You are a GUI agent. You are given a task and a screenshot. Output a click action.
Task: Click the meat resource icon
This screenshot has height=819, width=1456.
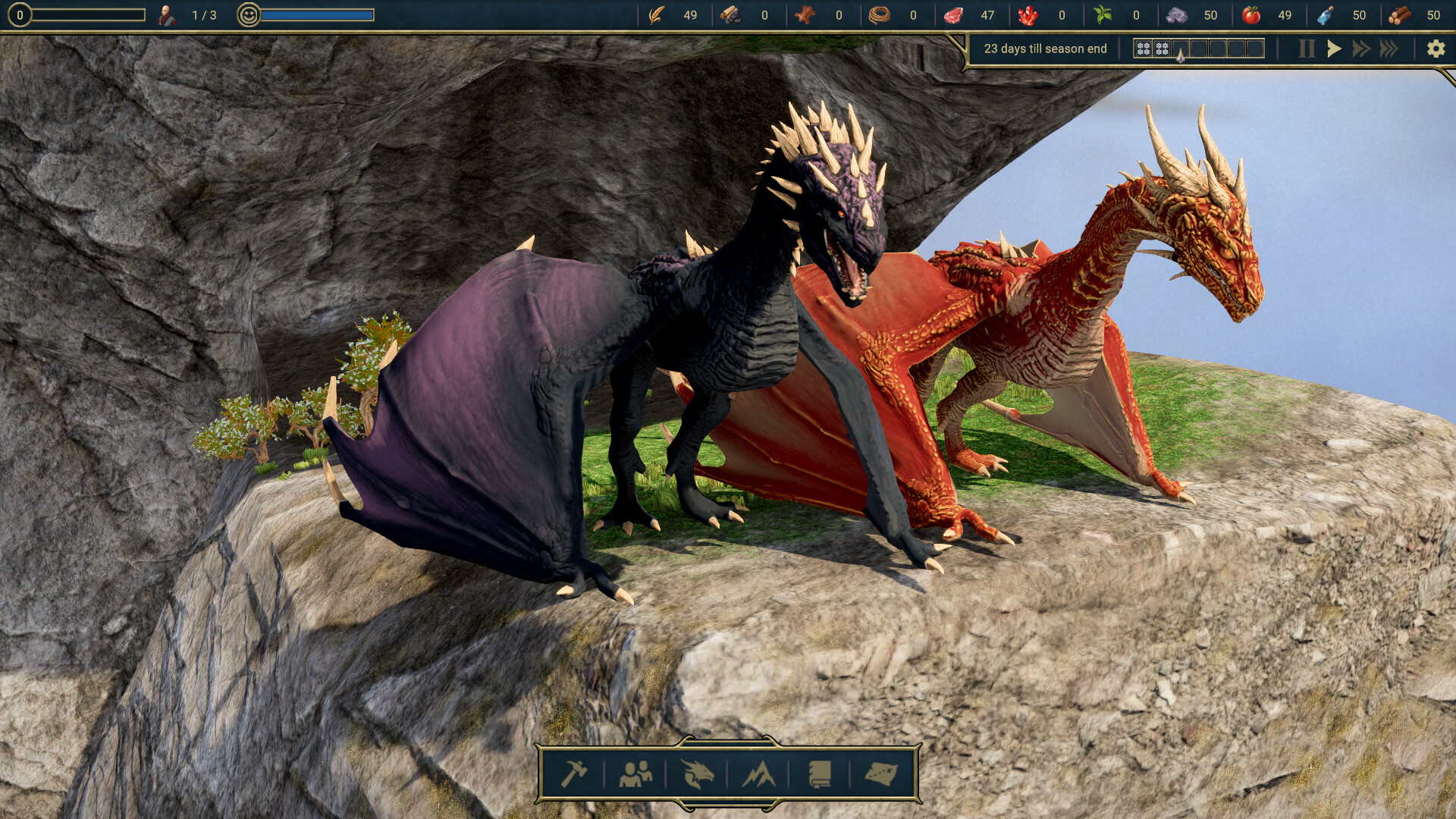click(954, 14)
